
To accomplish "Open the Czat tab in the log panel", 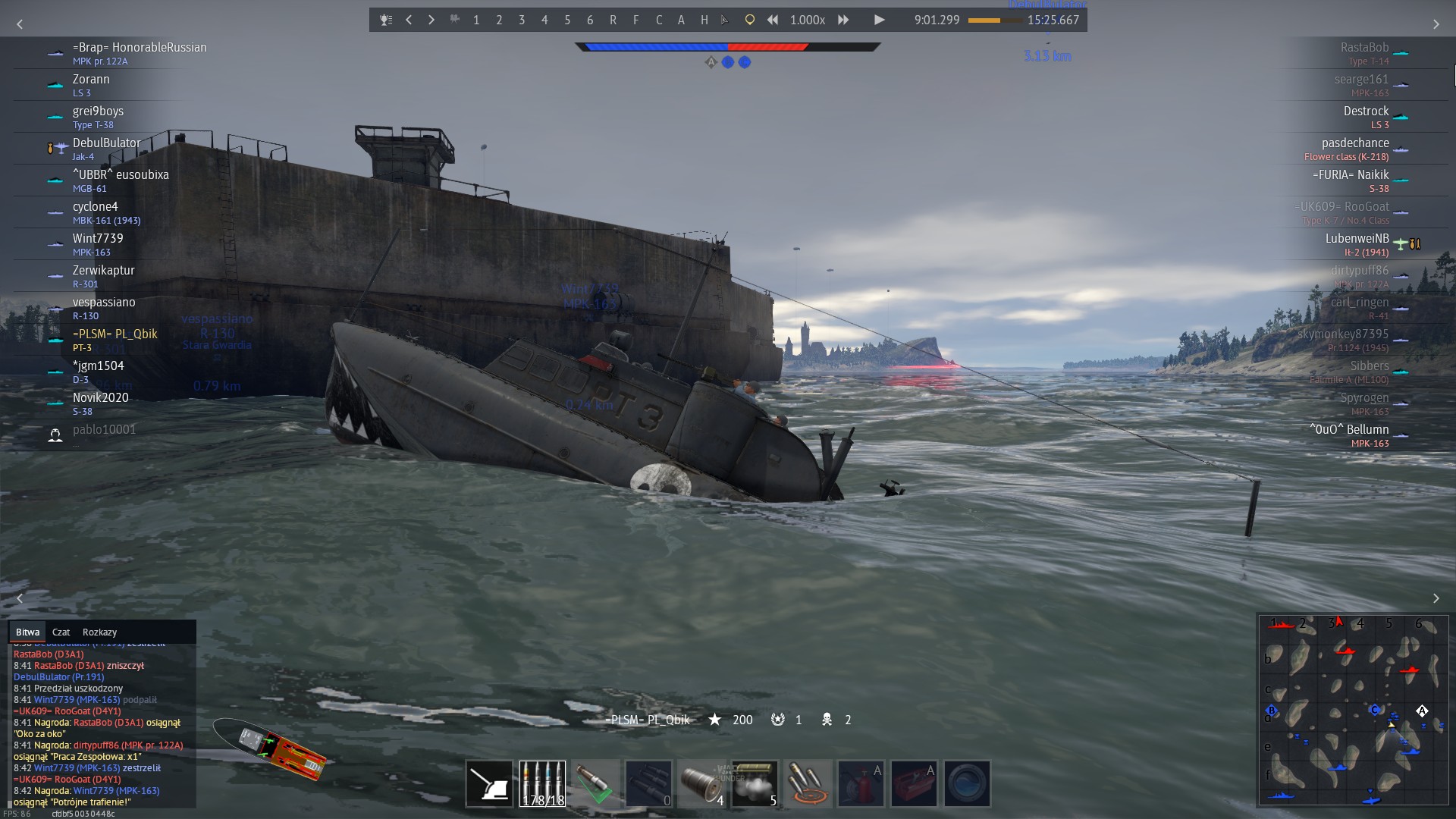I will [x=61, y=632].
